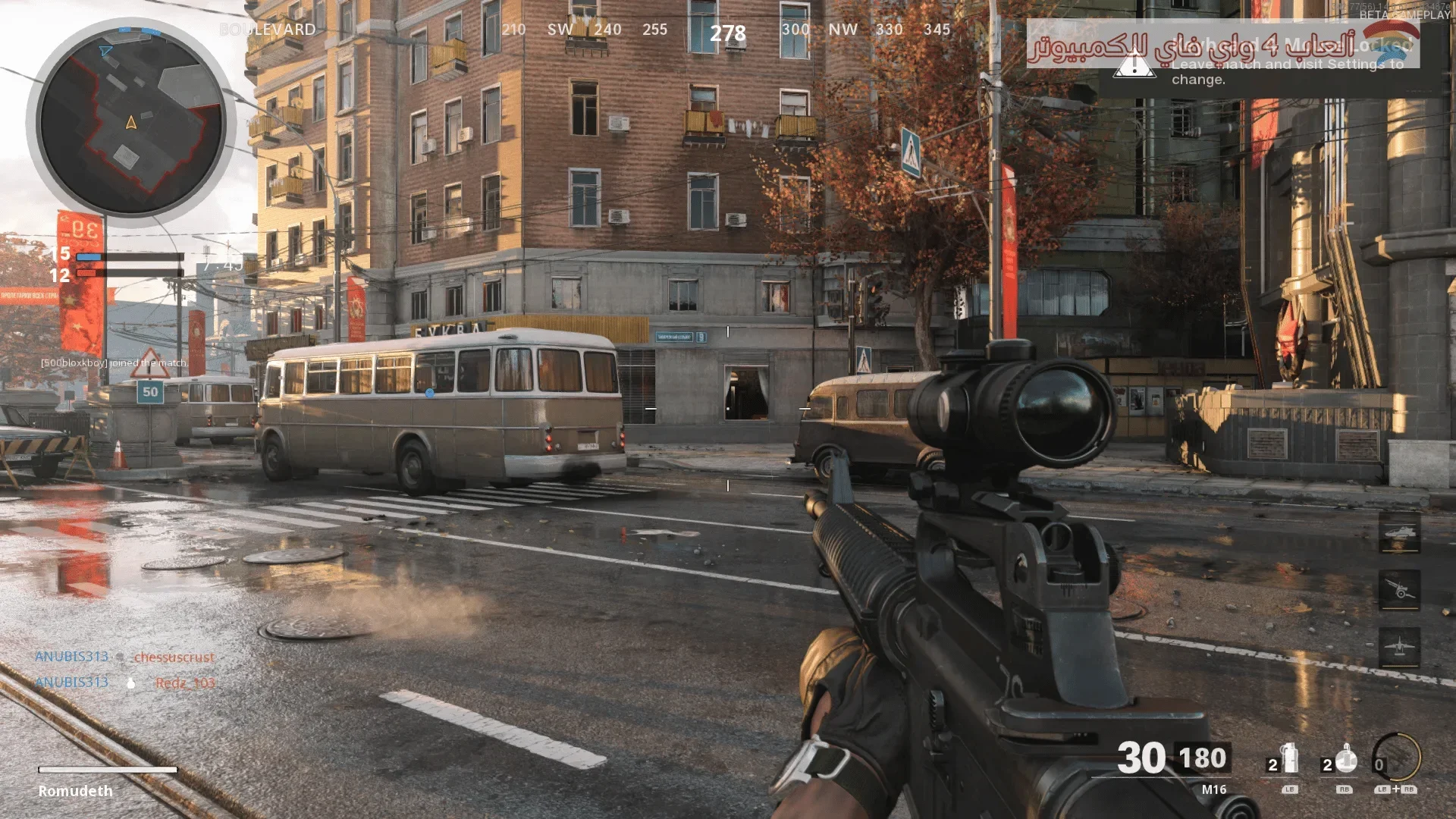Call in the jet airstrike scorestreak
The image size is (1456, 819).
click(1399, 648)
